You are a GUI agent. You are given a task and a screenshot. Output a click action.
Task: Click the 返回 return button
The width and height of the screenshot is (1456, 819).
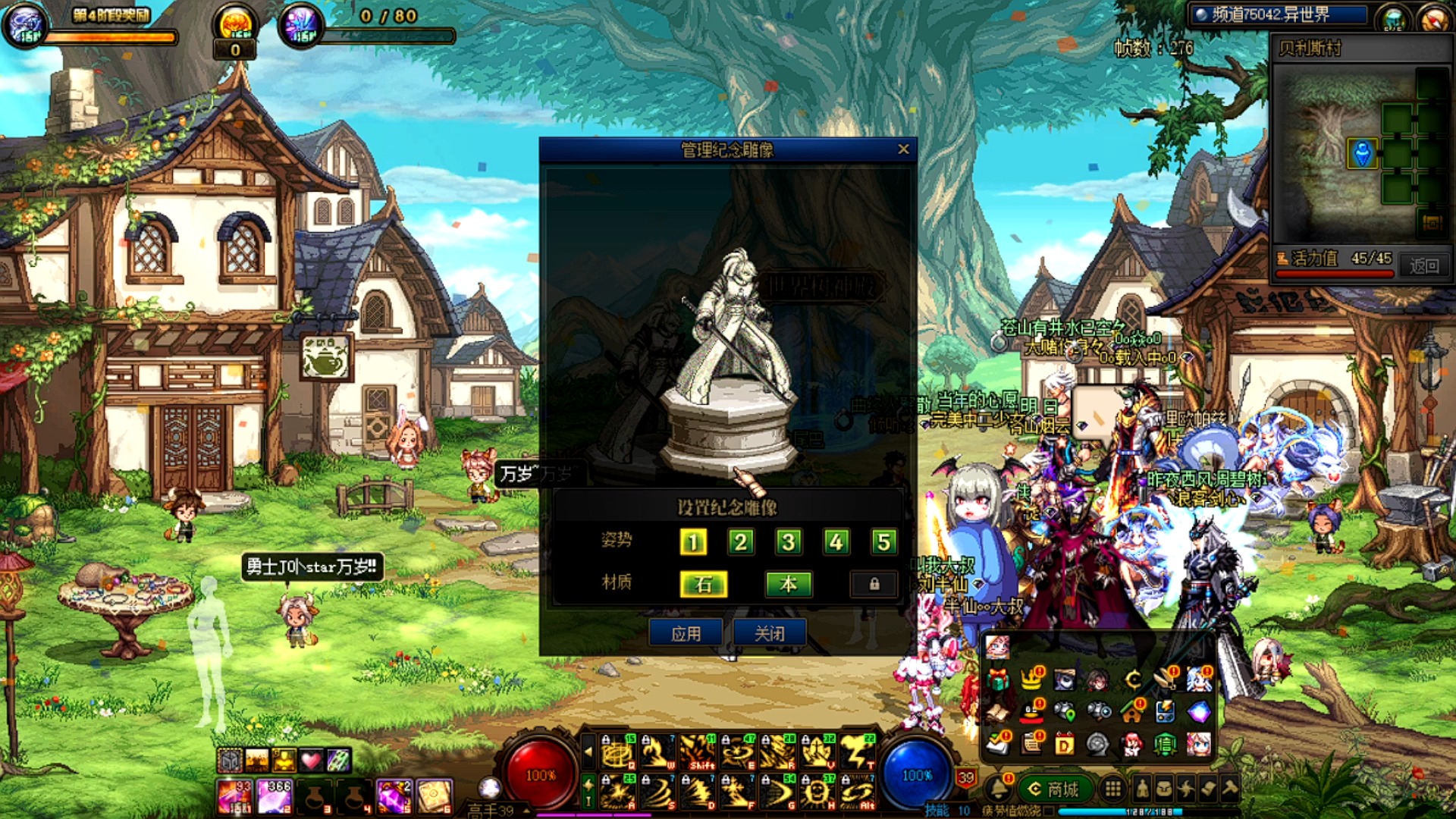(x=1423, y=265)
